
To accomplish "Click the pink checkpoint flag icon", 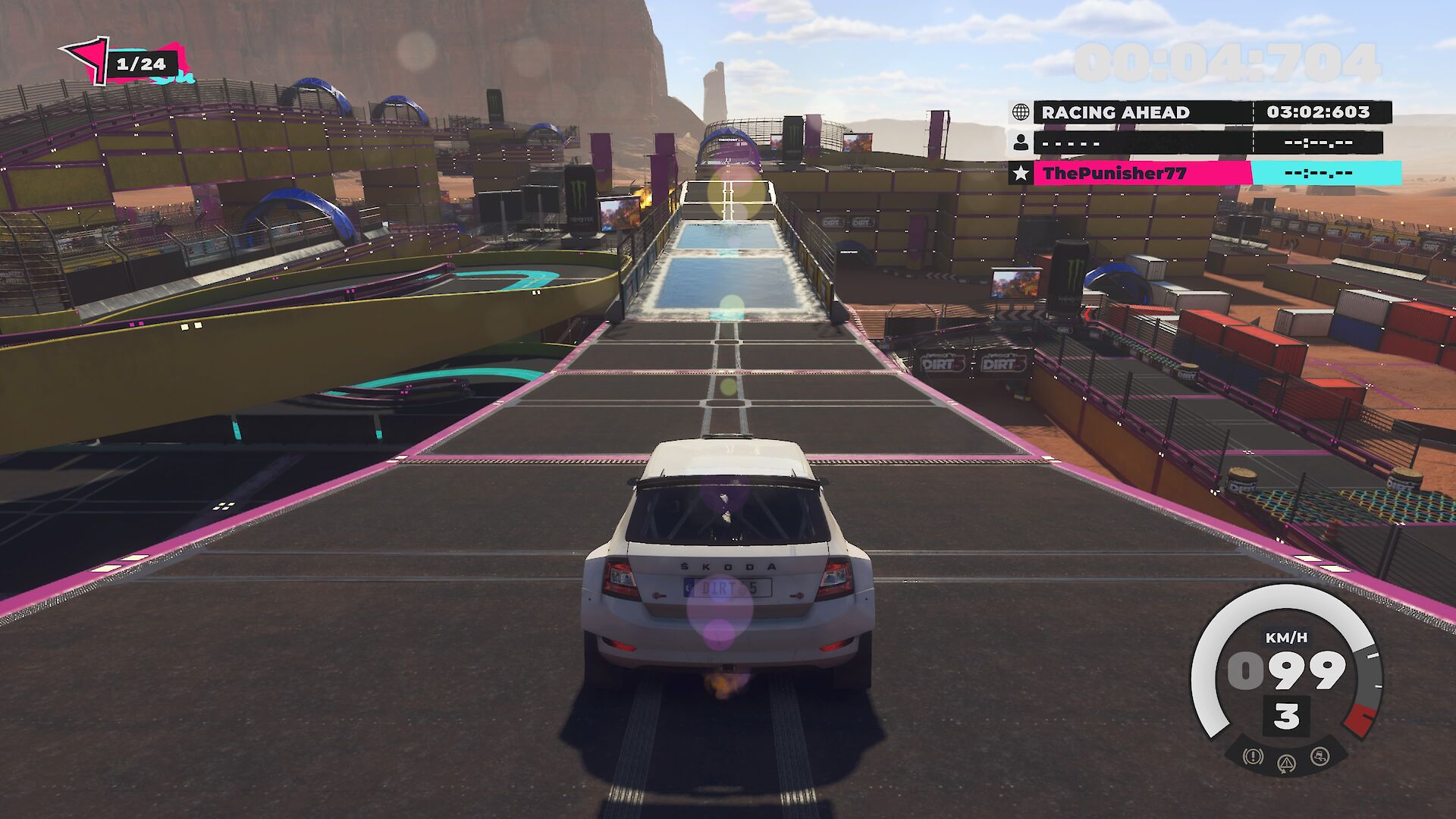I will [86, 58].
